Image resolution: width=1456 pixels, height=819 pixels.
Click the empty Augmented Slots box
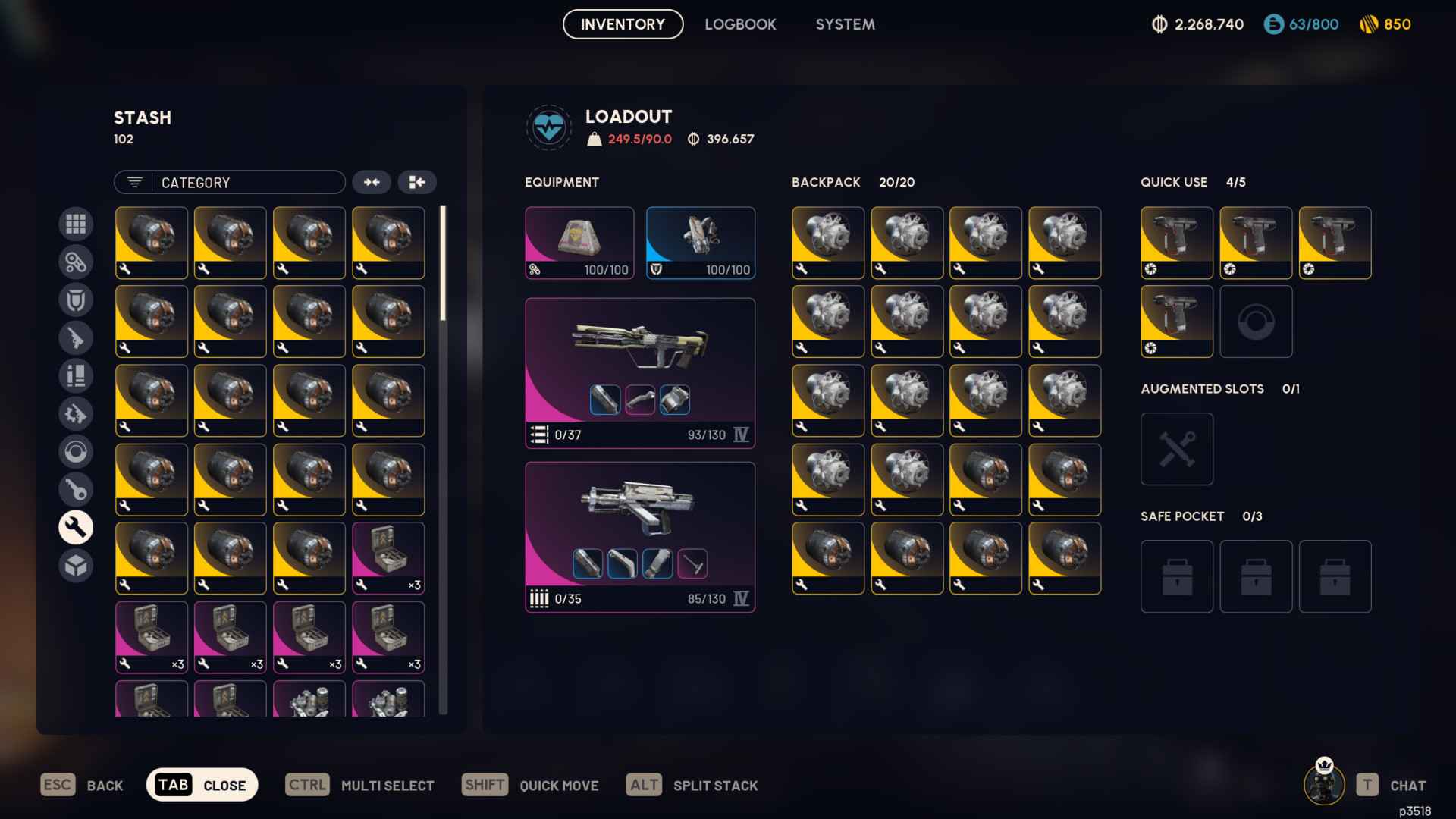(1176, 448)
